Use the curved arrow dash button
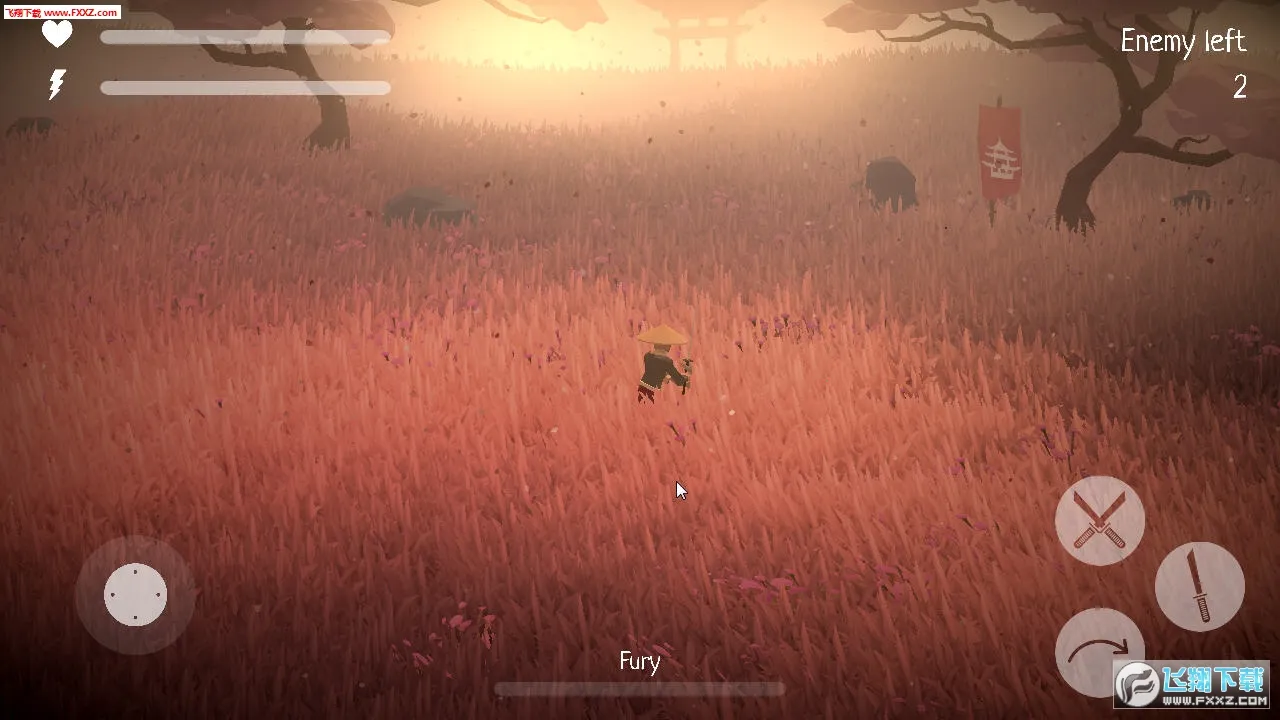This screenshot has height=720, width=1280. click(1098, 651)
